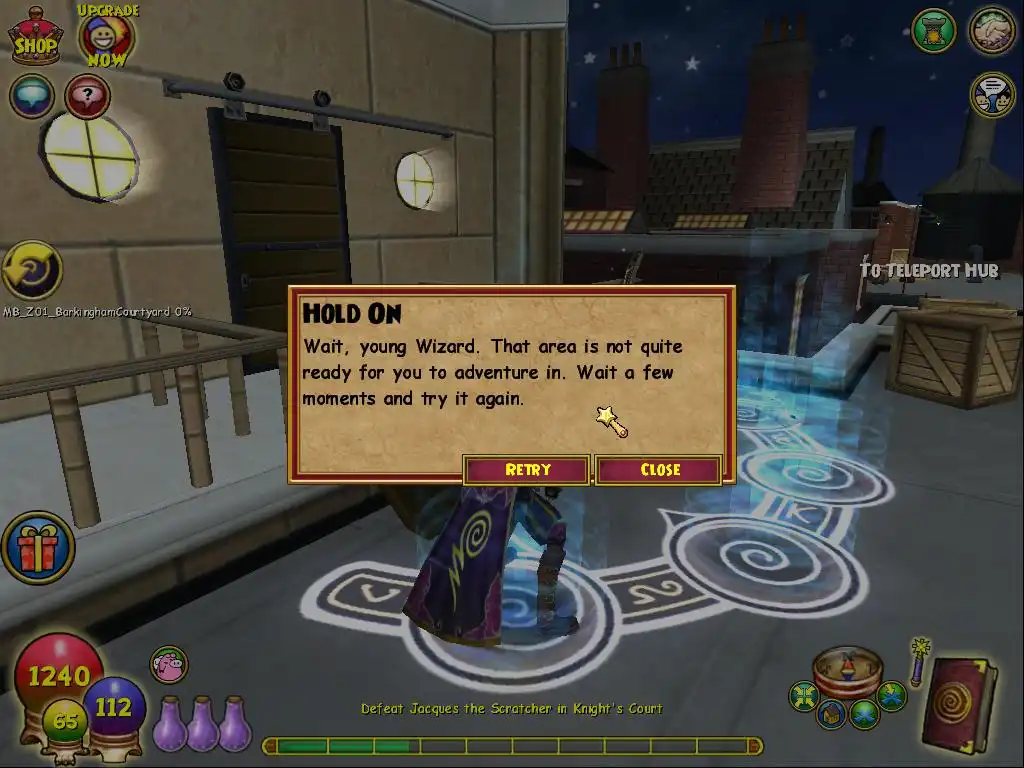Click the yellow spiral teleport arrow icon

[x=31, y=270]
